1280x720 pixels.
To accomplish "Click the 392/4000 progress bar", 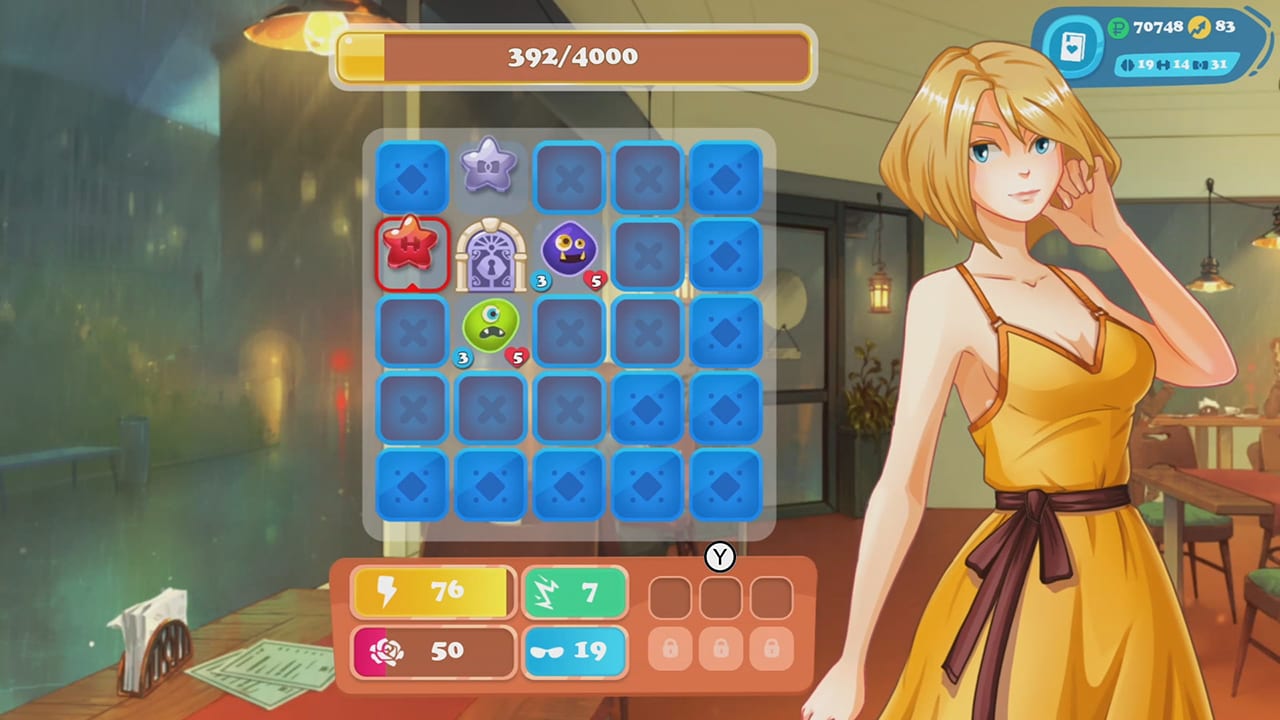I will [x=575, y=57].
